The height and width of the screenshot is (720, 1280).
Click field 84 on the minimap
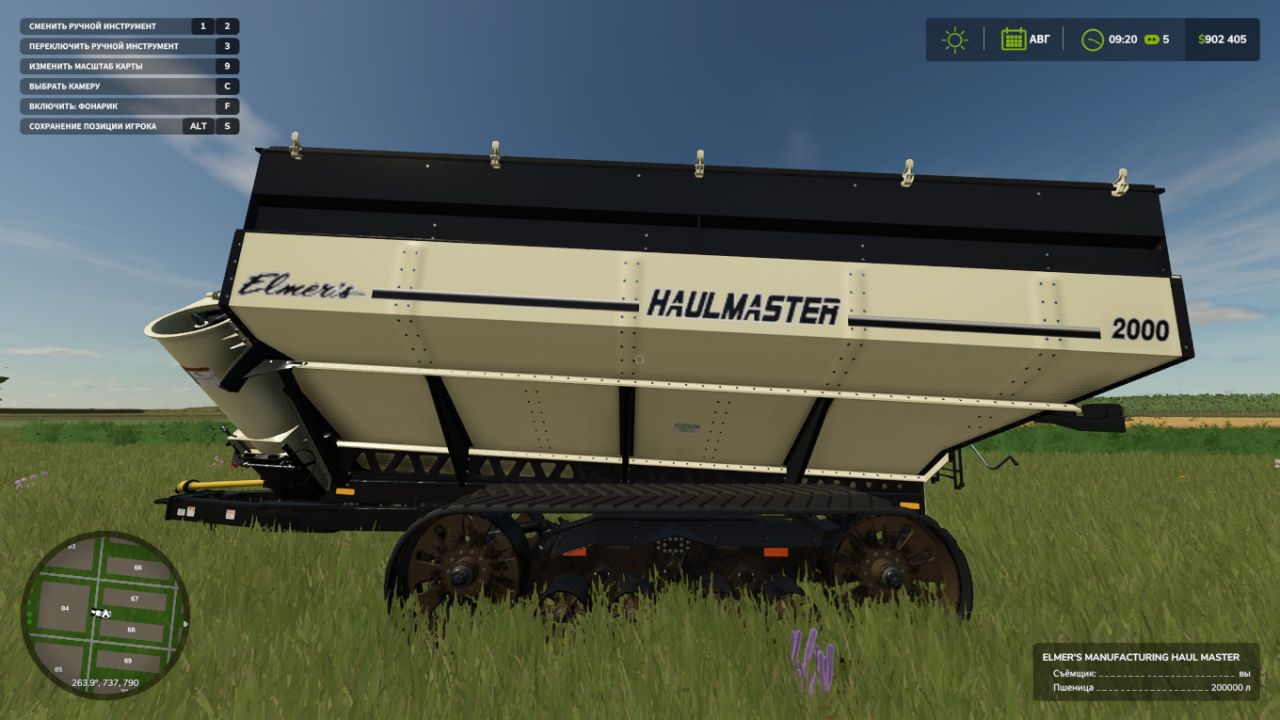point(62,606)
